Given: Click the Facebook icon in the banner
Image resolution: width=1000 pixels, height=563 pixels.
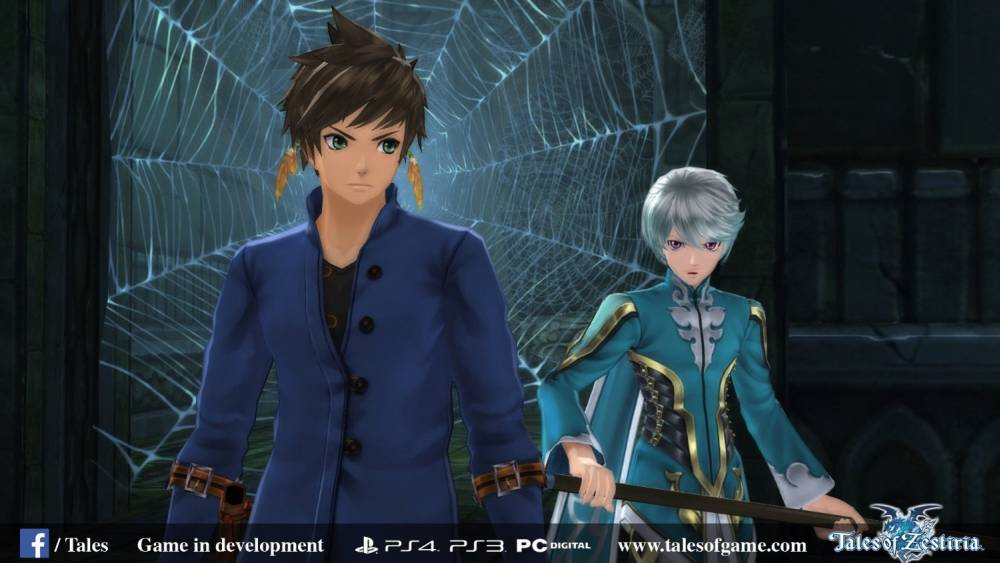Looking at the screenshot, I should pos(33,544).
